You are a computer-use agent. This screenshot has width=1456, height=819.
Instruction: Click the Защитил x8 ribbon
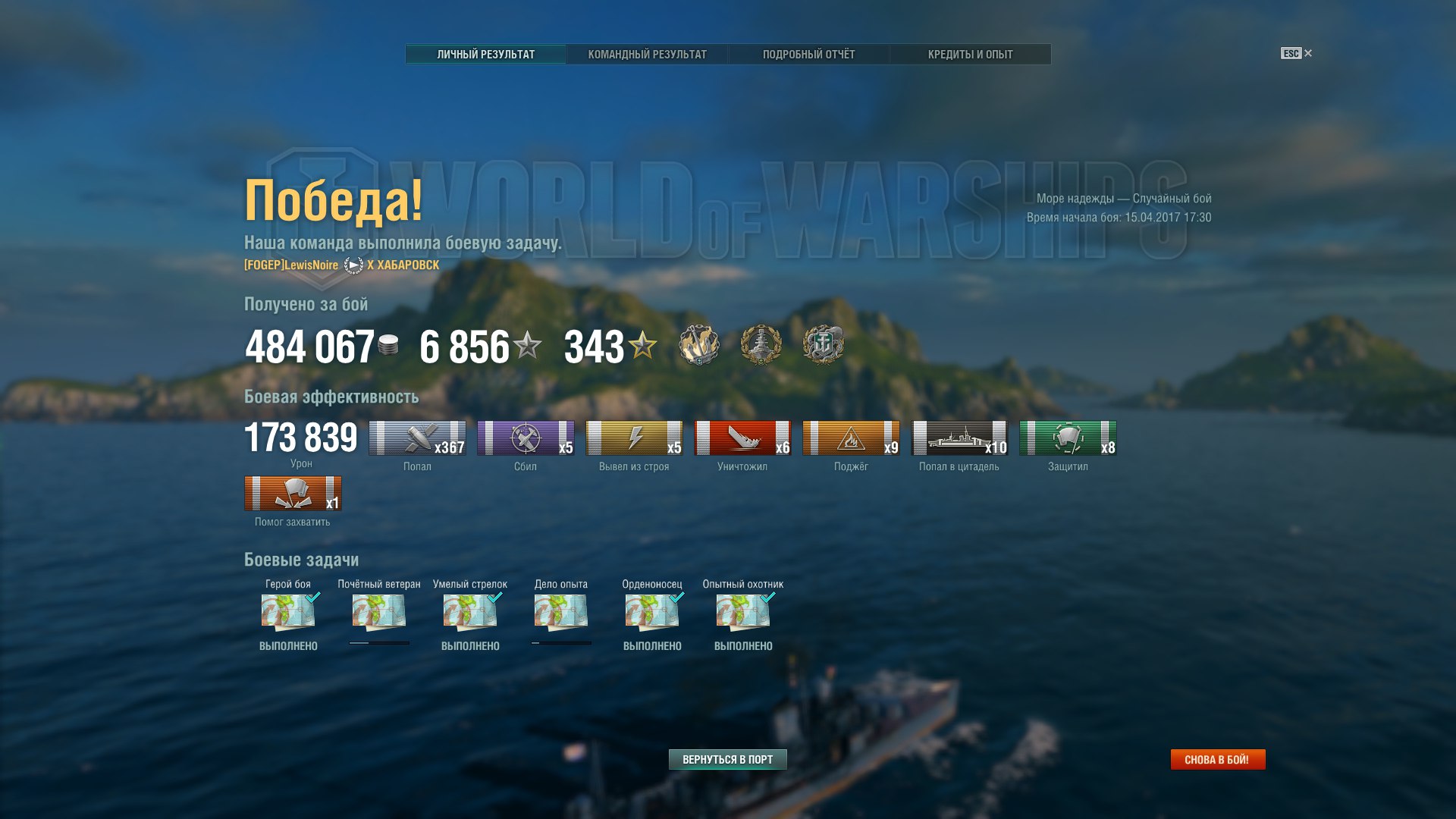pyautogui.click(x=1068, y=438)
